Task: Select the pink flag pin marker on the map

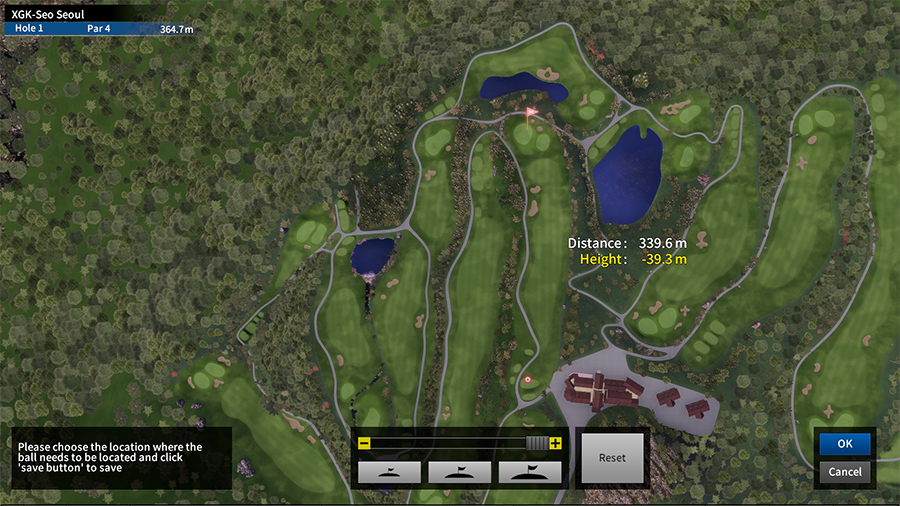Action: (531, 113)
